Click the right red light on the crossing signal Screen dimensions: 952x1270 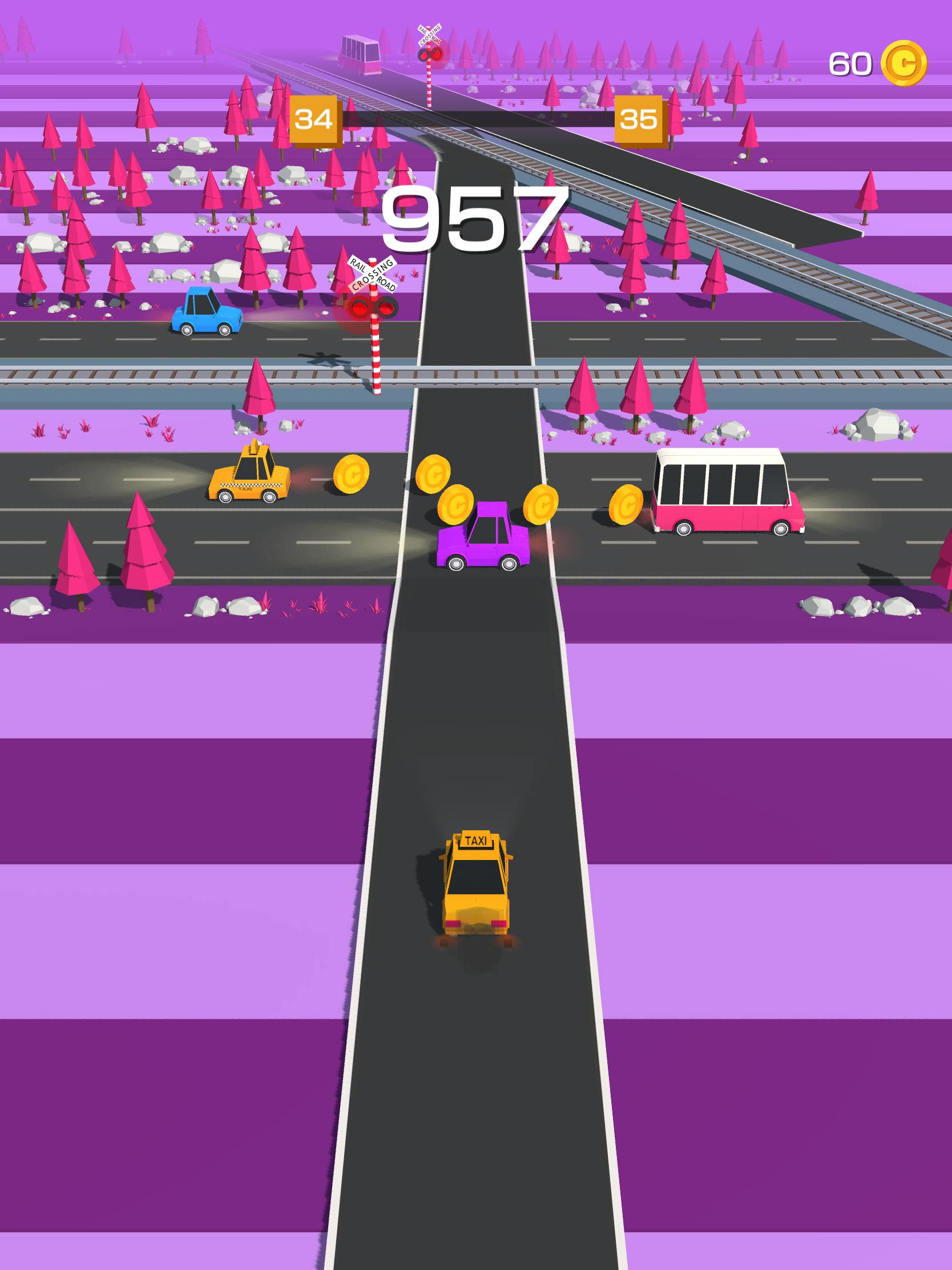pos(388,308)
